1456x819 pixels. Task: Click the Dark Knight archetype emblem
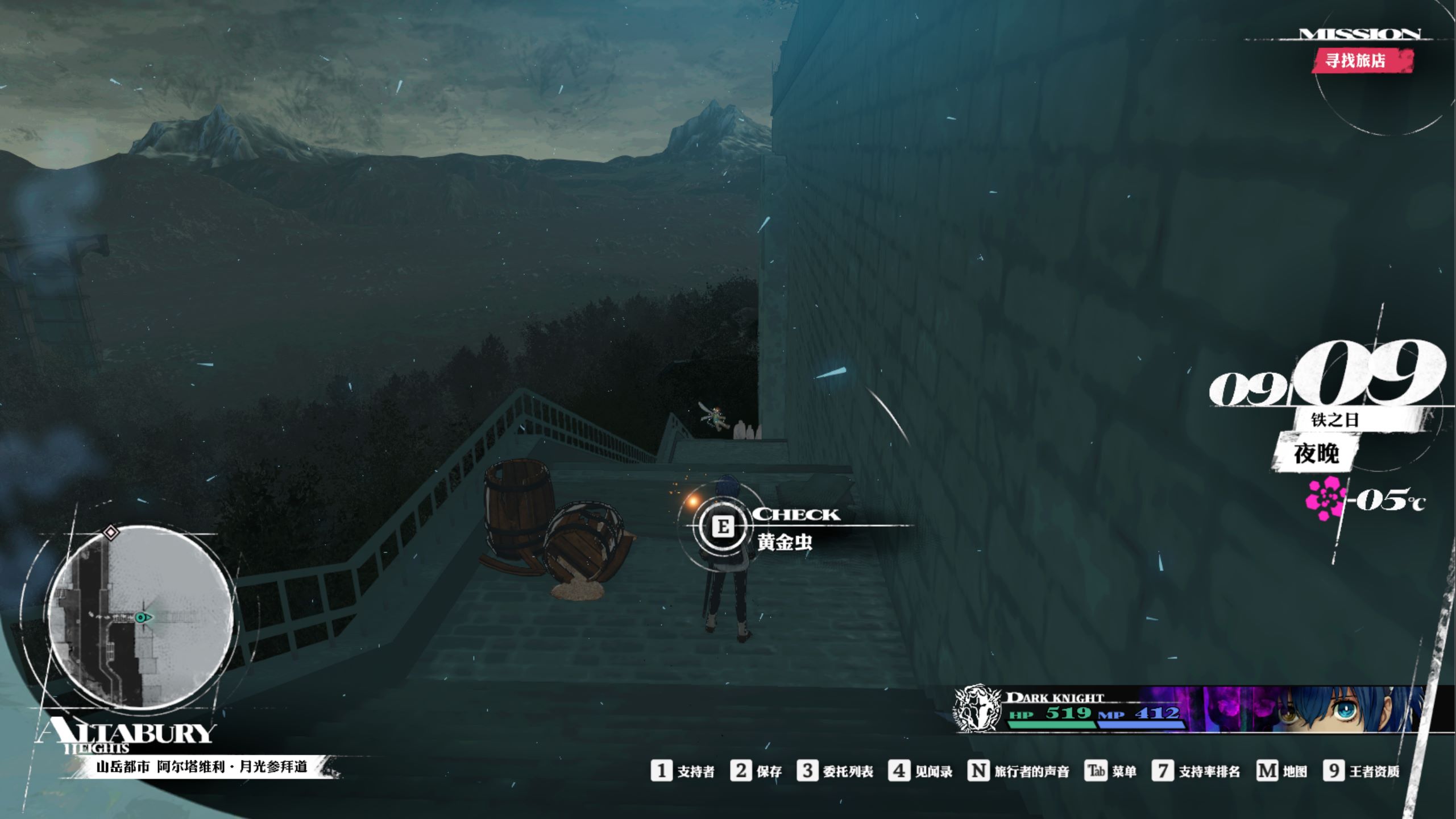977,708
